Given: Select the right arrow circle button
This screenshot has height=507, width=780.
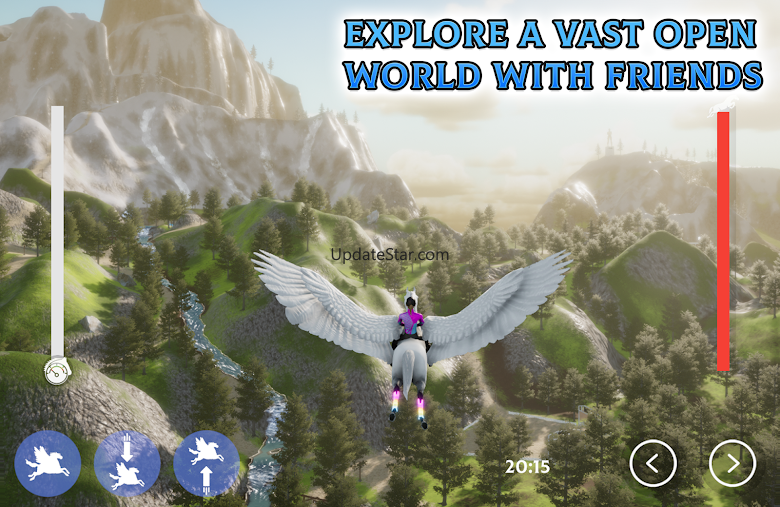Looking at the screenshot, I should (732, 463).
